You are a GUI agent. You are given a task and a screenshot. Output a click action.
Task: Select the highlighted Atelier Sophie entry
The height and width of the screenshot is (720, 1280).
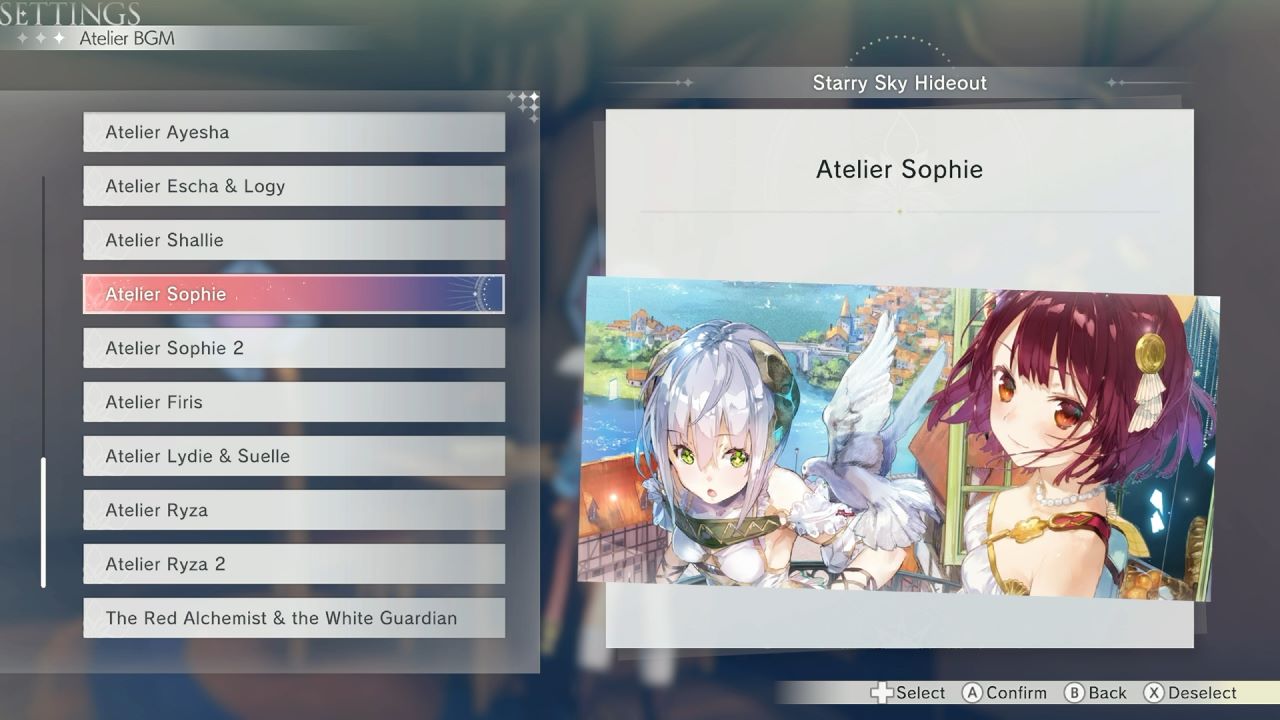point(293,294)
